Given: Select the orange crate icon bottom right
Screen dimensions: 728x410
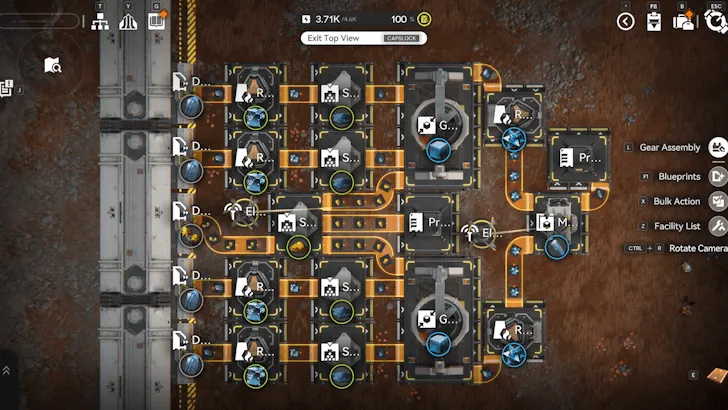Looking at the screenshot, I should click(x=715, y=376).
